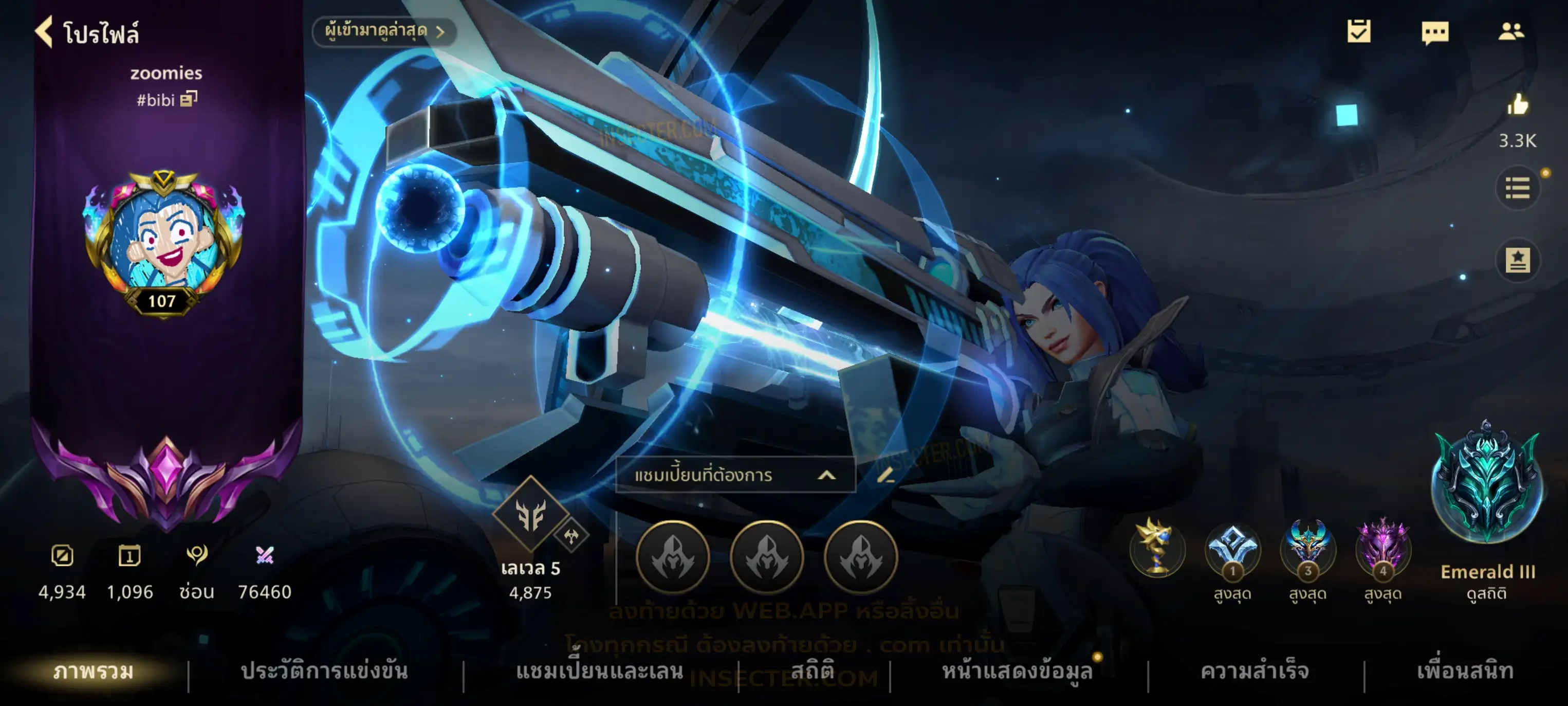
Task: Open the chat messages icon
Action: pyautogui.click(x=1435, y=32)
